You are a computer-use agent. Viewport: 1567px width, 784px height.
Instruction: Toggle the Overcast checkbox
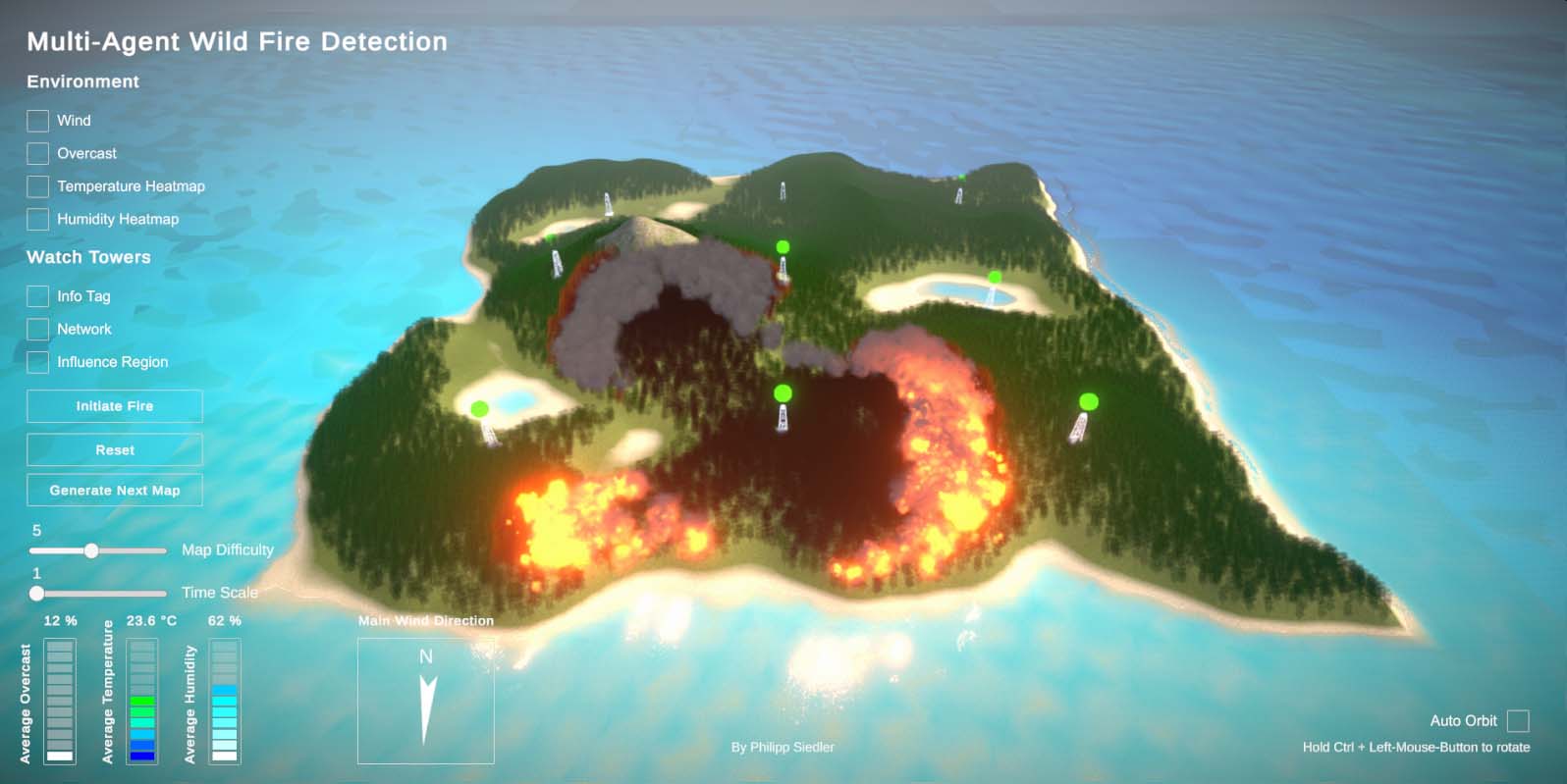coord(37,153)
